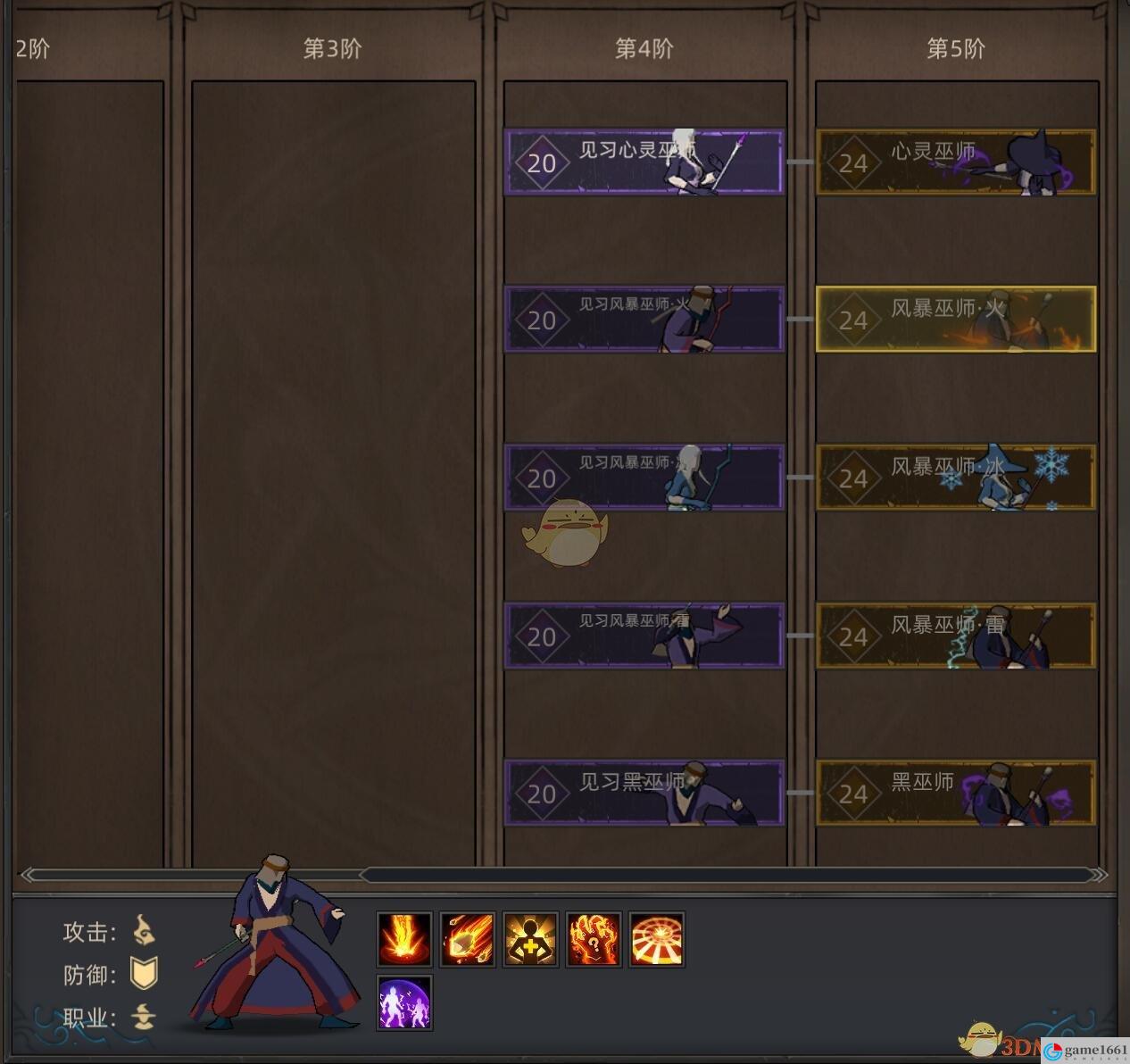Select the radial sunburst skill icon
This screenshot has height=1064, width=1130.
pyautogui.click(x=656, y=939)
